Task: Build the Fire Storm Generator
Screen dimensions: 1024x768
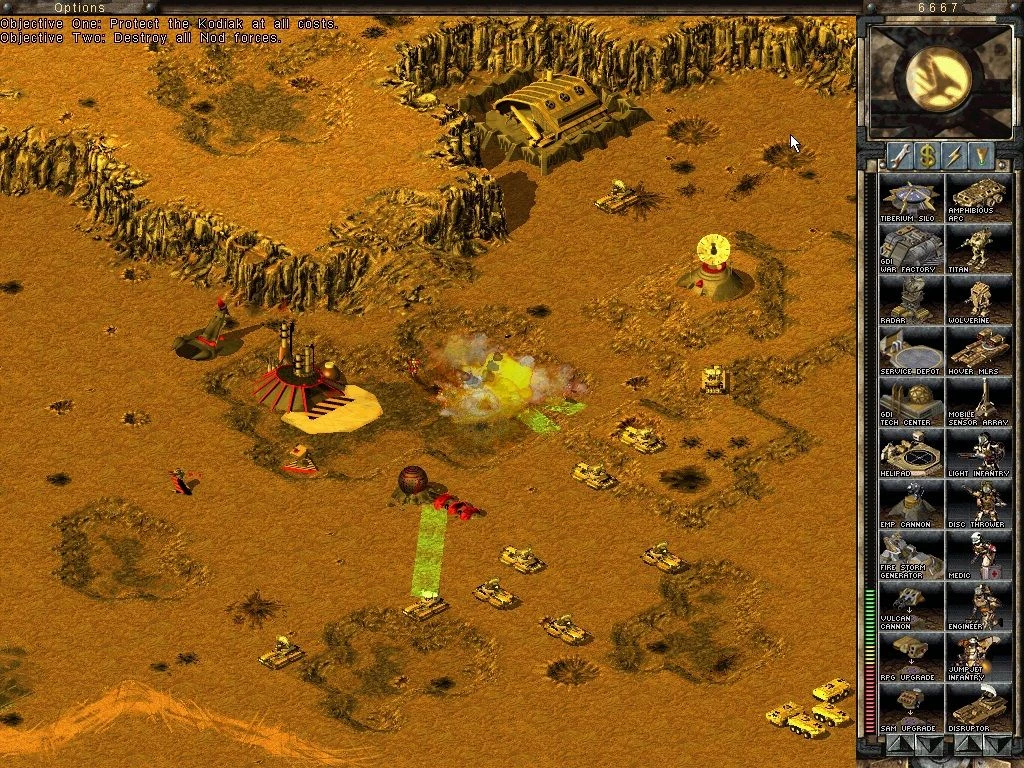Action: [910, 555]
